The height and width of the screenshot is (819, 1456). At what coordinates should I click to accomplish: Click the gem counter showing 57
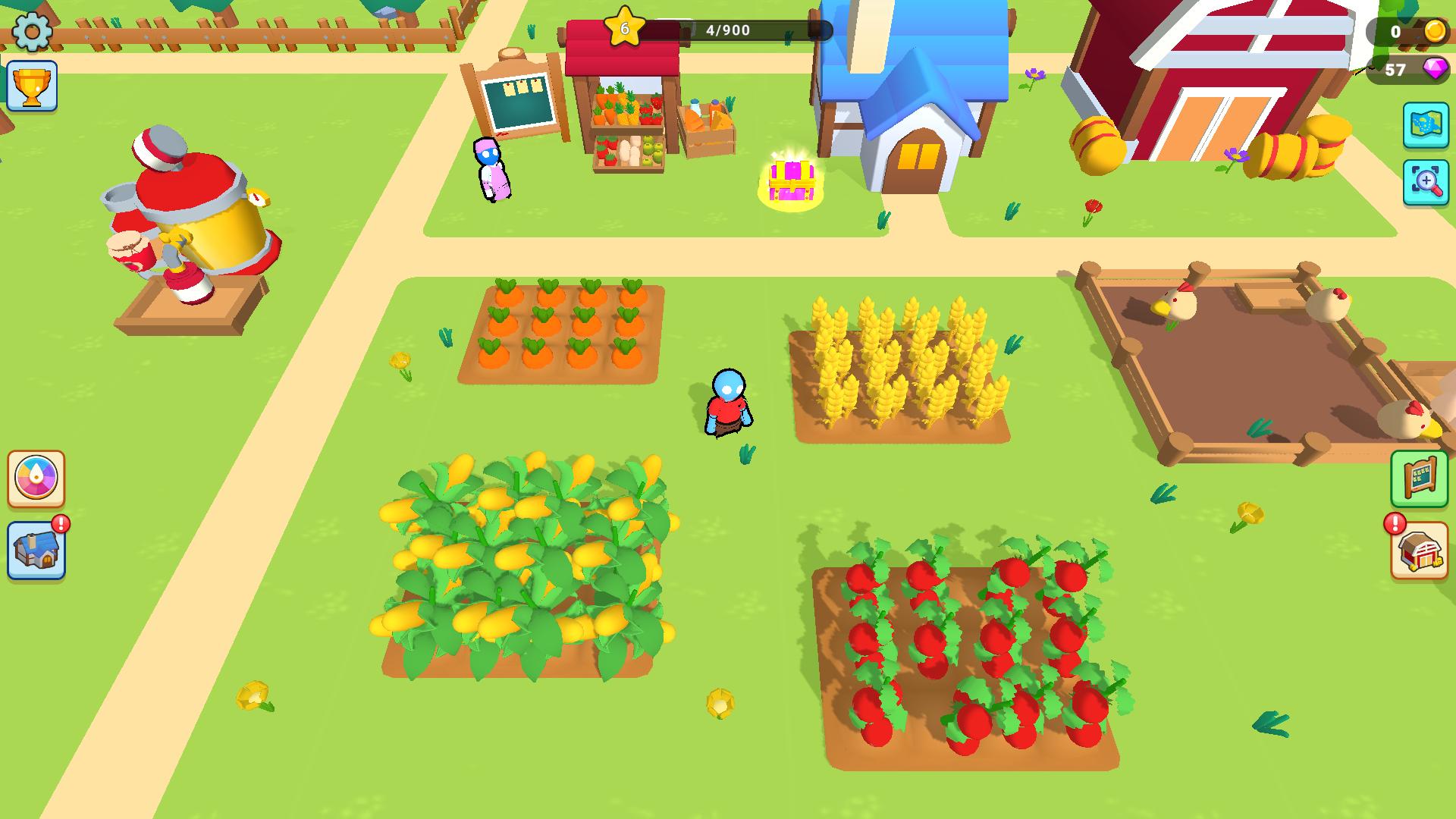[1394, 72]
